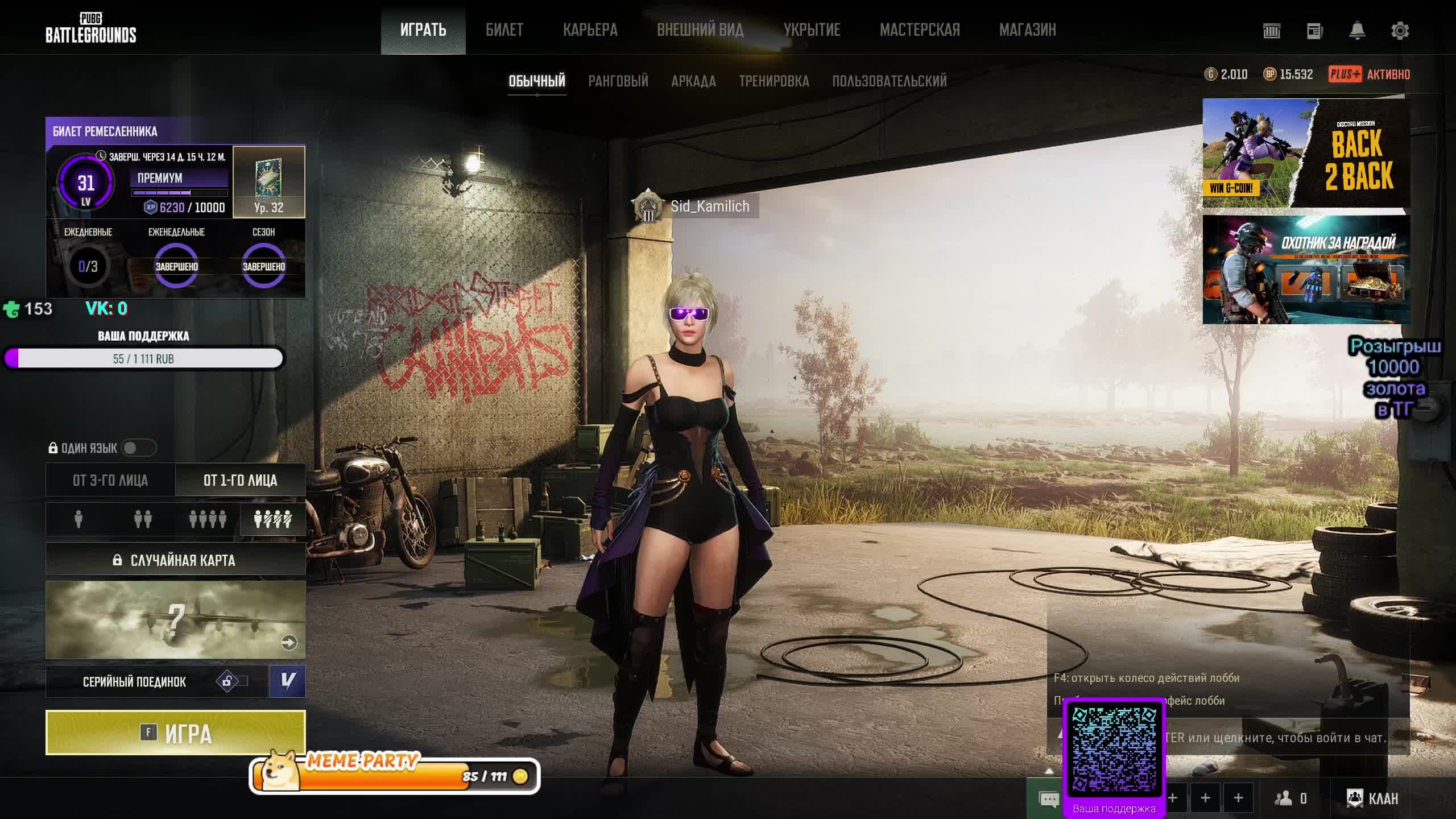The width and height of the screenshot is (1456, 819).
Task: Show notifications via the bell icon
Action: (x=1357, y=31)
